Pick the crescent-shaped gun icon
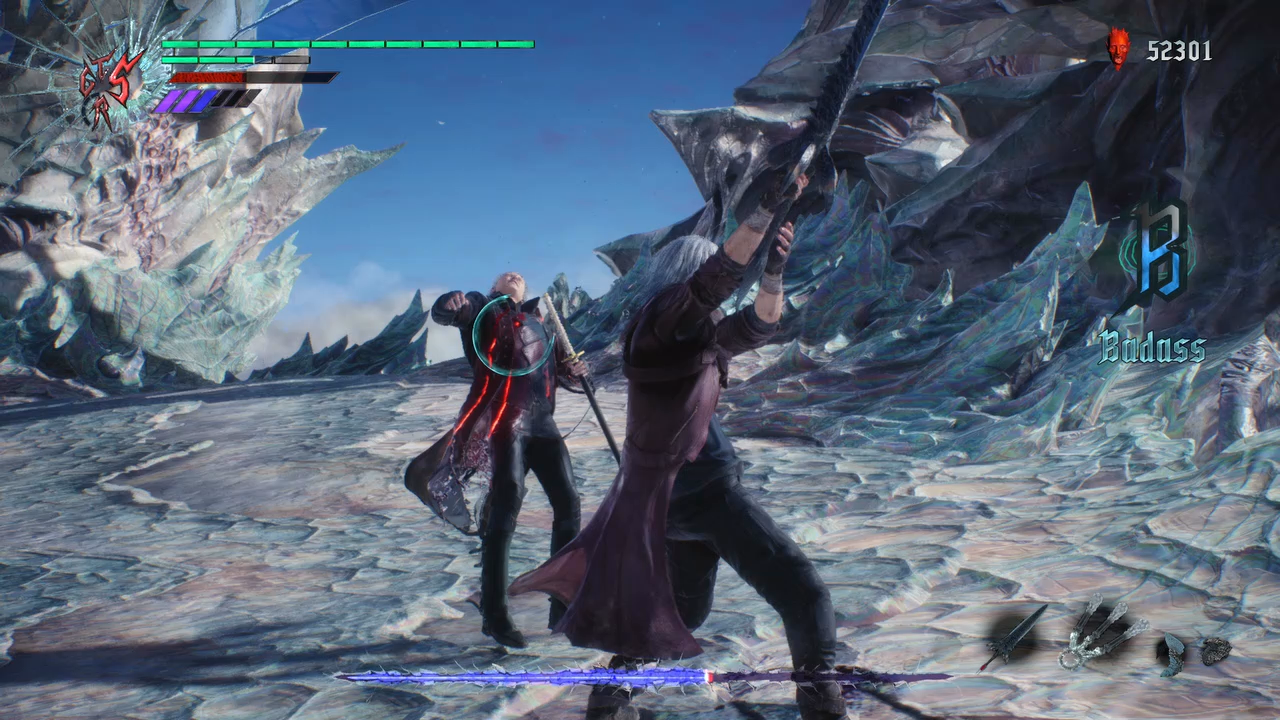The height and width of the screenshot is (720, 1280). (x=1172, y=654)
